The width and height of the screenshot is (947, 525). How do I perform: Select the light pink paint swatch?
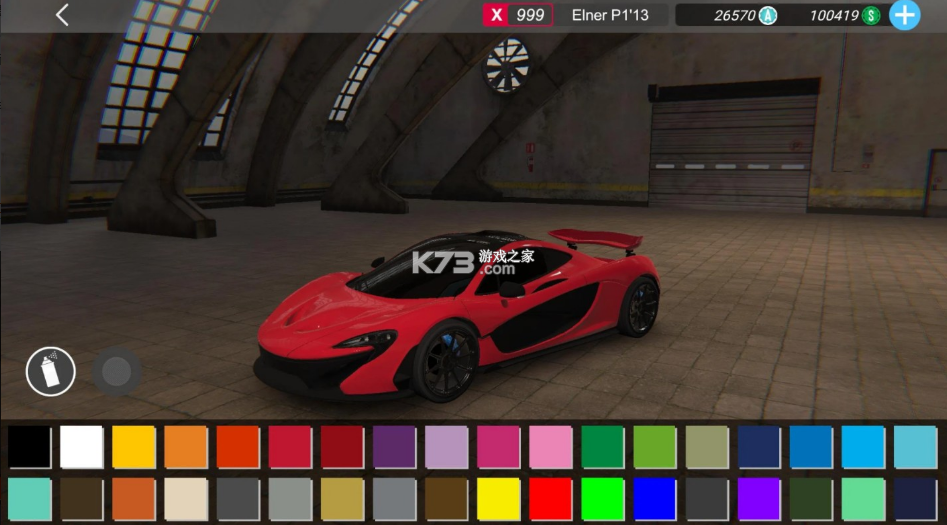550,447
